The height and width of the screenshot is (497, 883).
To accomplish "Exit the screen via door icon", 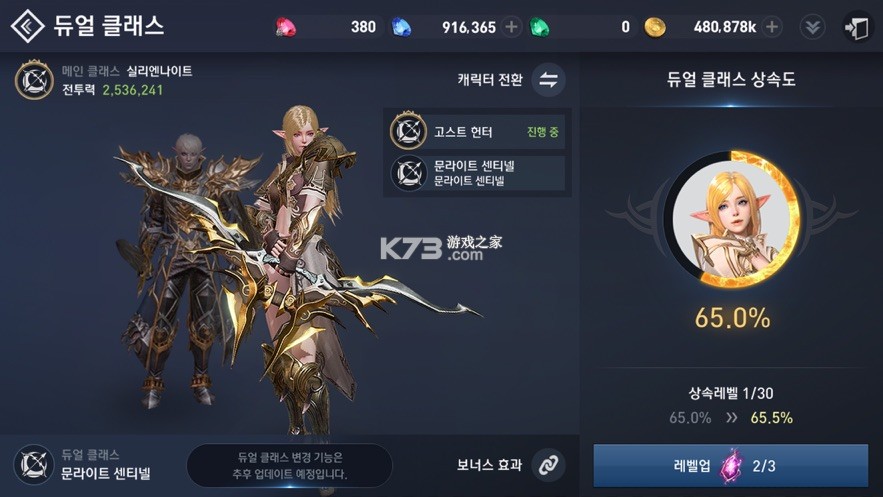I will [857, 27].
